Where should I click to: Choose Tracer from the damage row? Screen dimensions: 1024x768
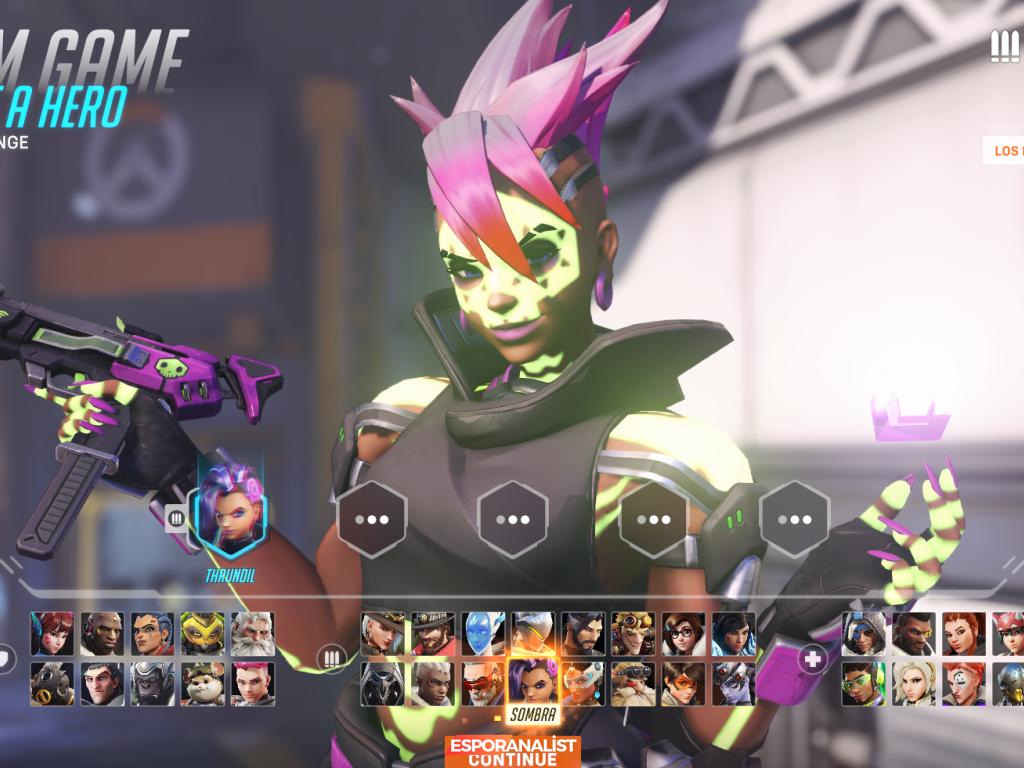(x=683, y=683)
